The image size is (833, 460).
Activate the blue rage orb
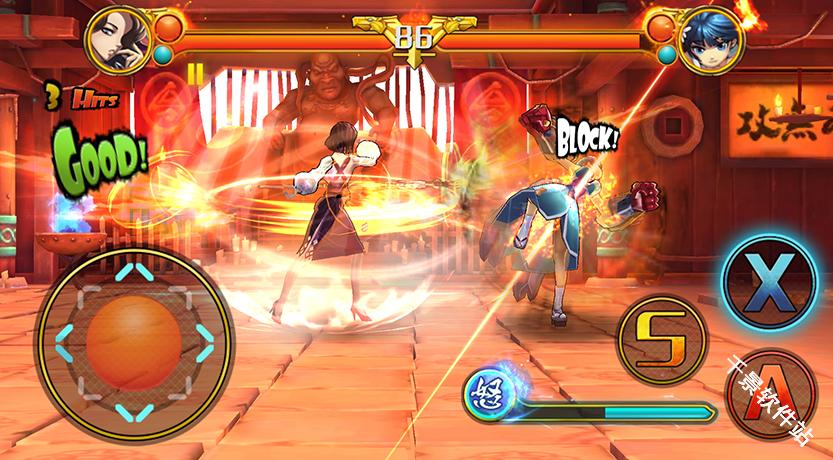click(489, 391)
